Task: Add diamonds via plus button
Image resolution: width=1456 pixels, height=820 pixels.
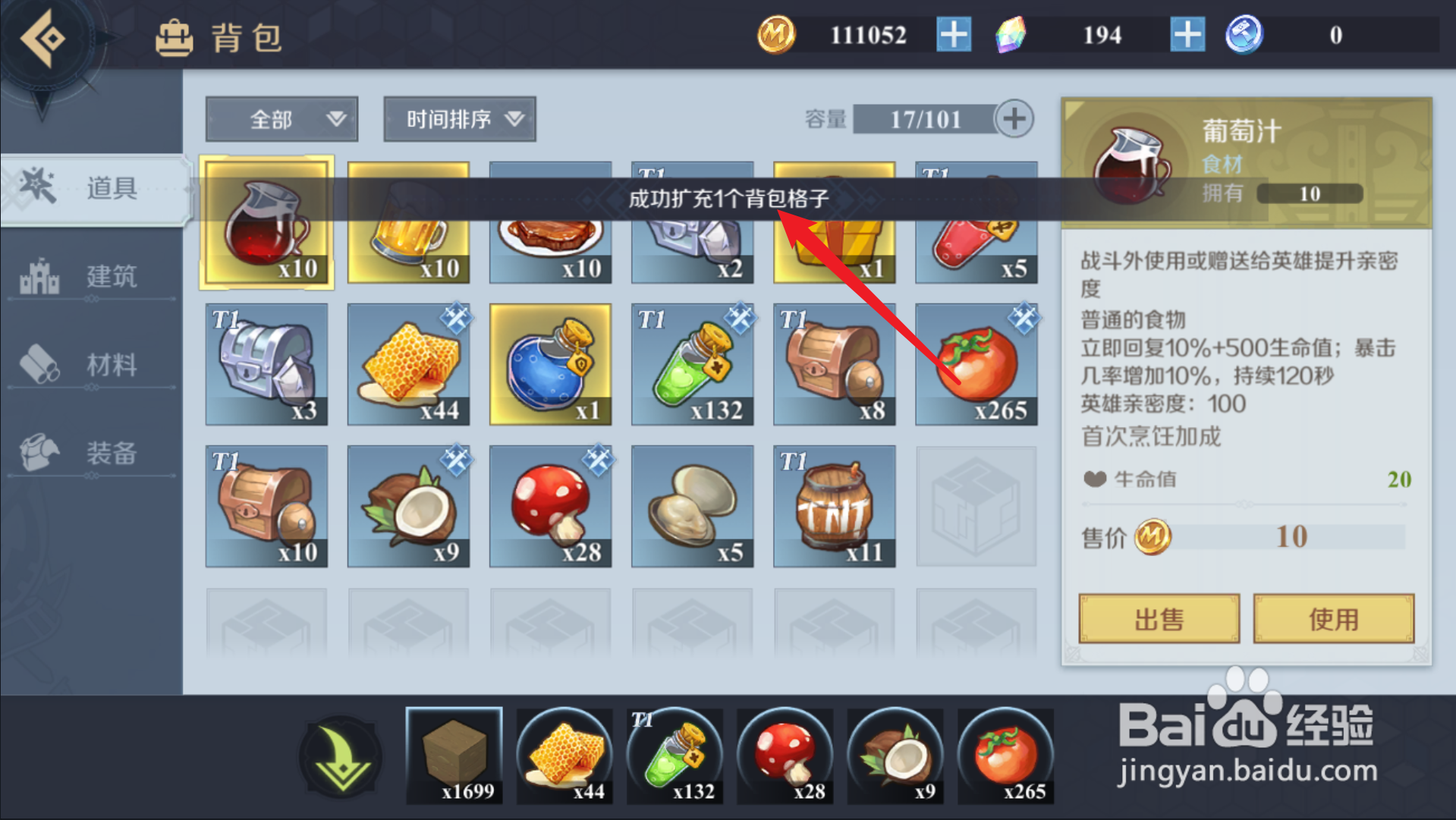Action: [1187, 35]
